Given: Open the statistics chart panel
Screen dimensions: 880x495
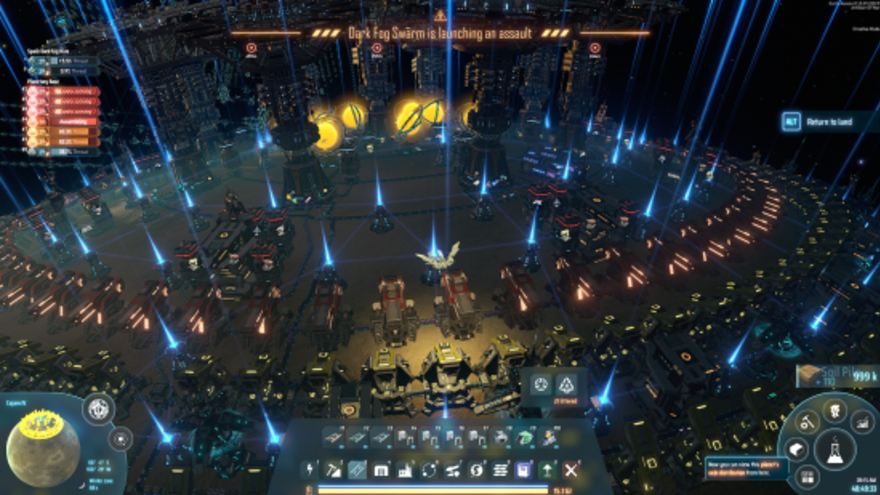Looking at the screenshot, I should pos(862,424).
